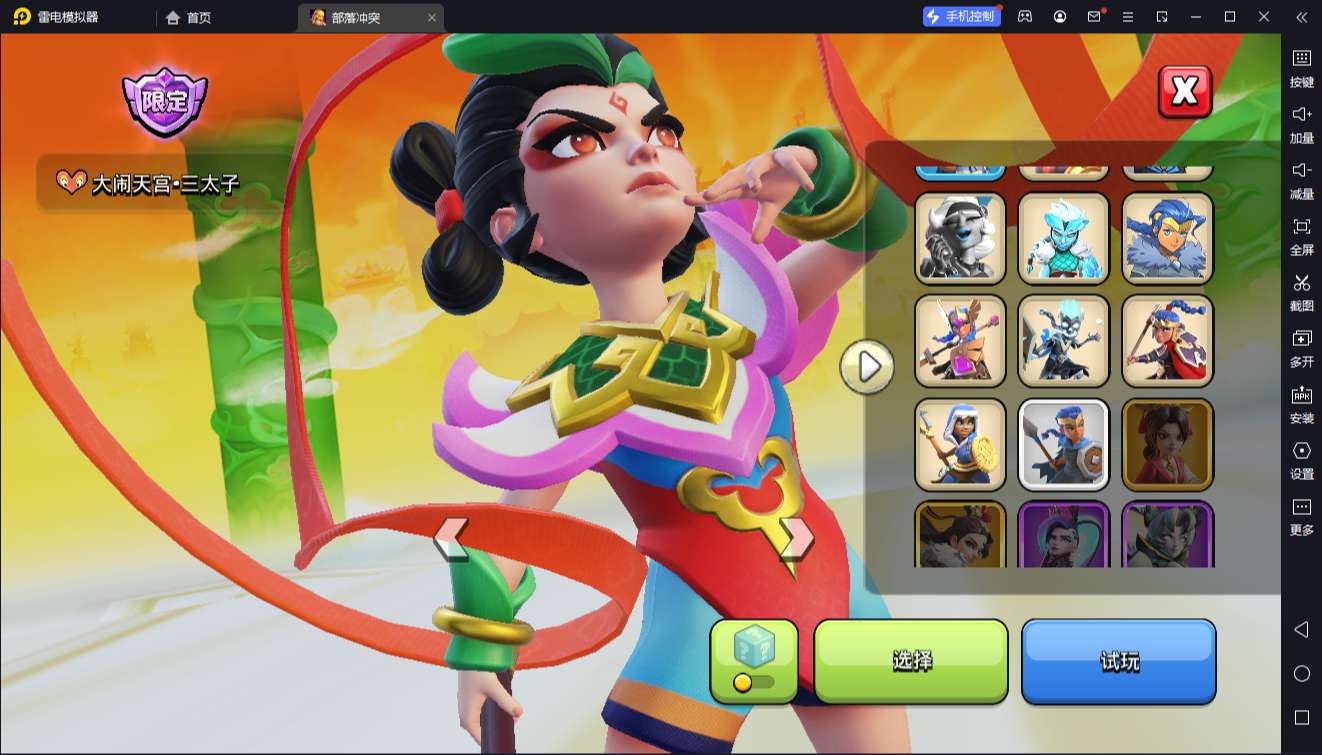Choose the dark icy skeleton skin thumbnail

[1064, 341]
